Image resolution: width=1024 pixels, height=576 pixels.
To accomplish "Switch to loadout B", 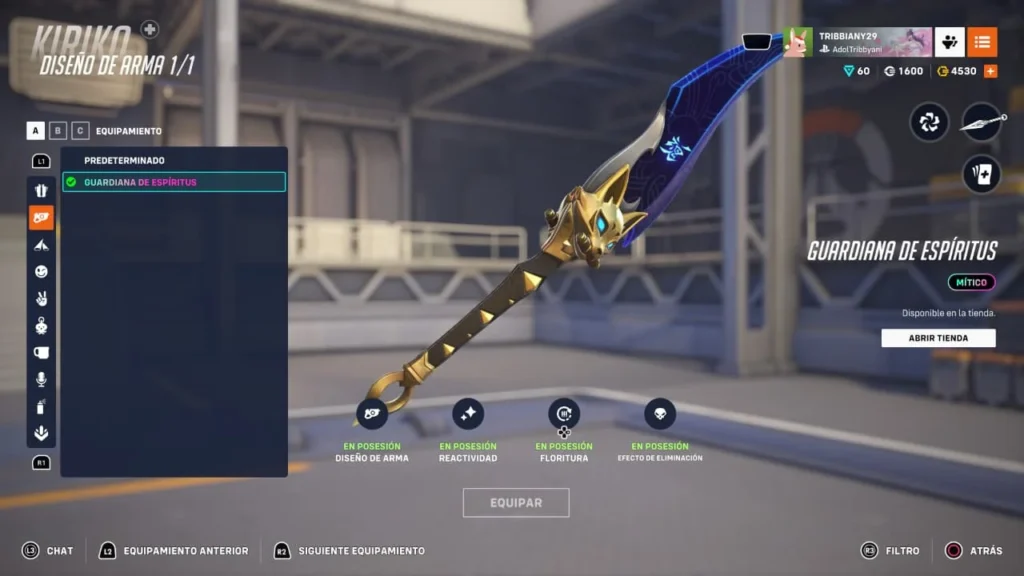I will (59, 131).
